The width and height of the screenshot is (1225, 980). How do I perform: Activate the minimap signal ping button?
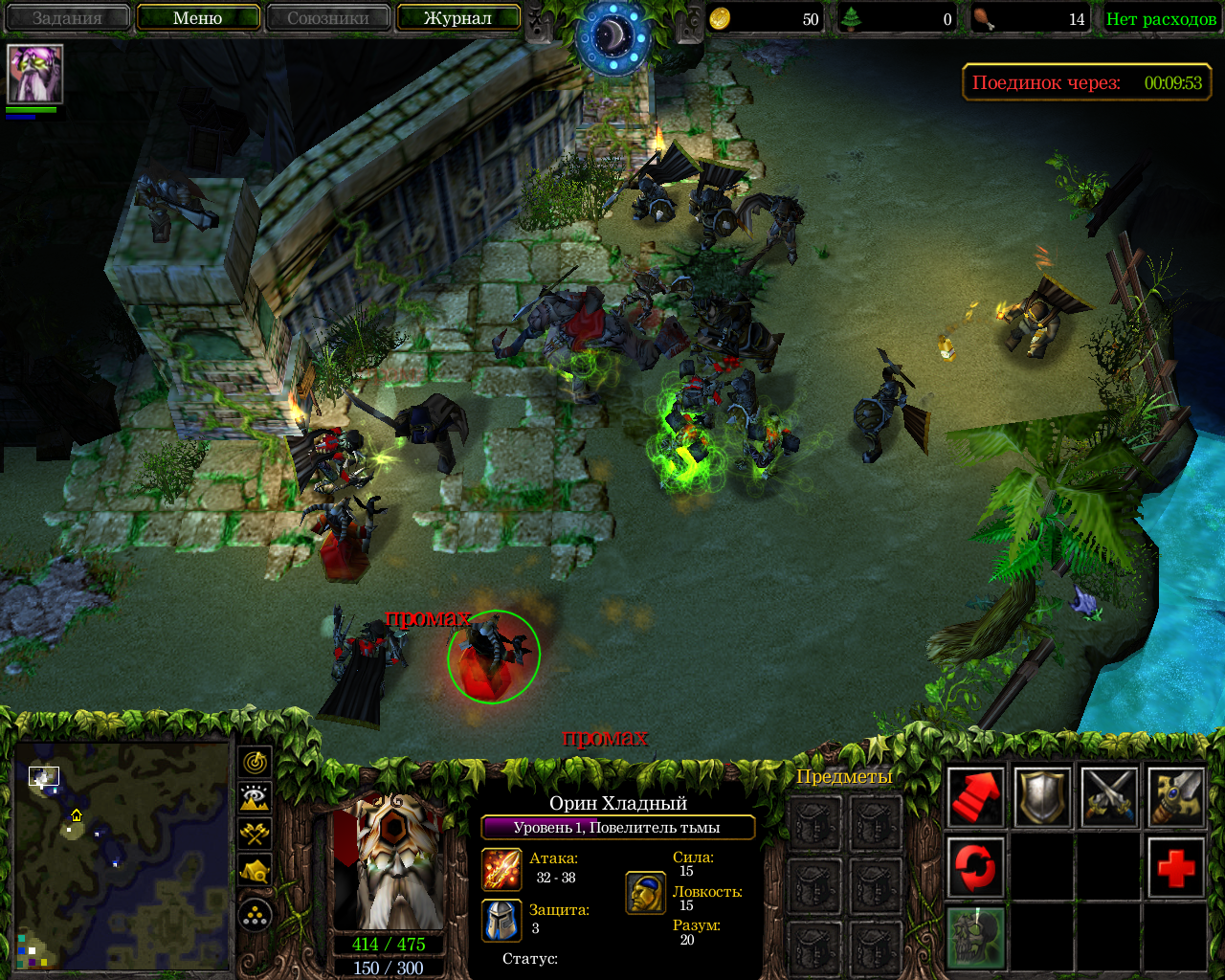(x=255, y=762)
